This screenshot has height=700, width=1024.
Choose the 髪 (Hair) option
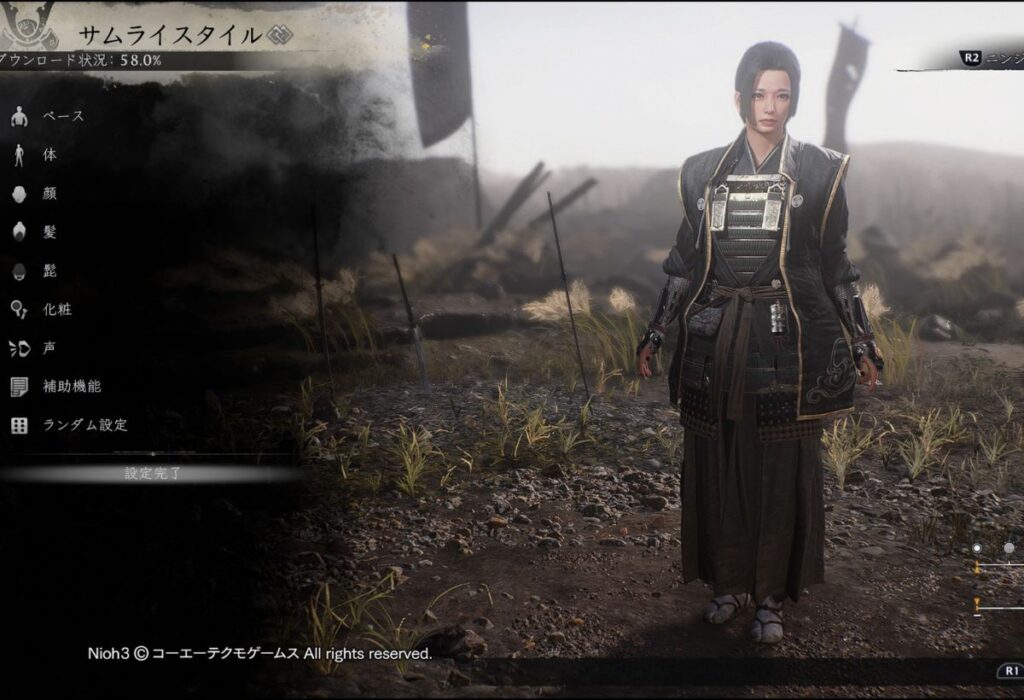click(x=49, y=232)
